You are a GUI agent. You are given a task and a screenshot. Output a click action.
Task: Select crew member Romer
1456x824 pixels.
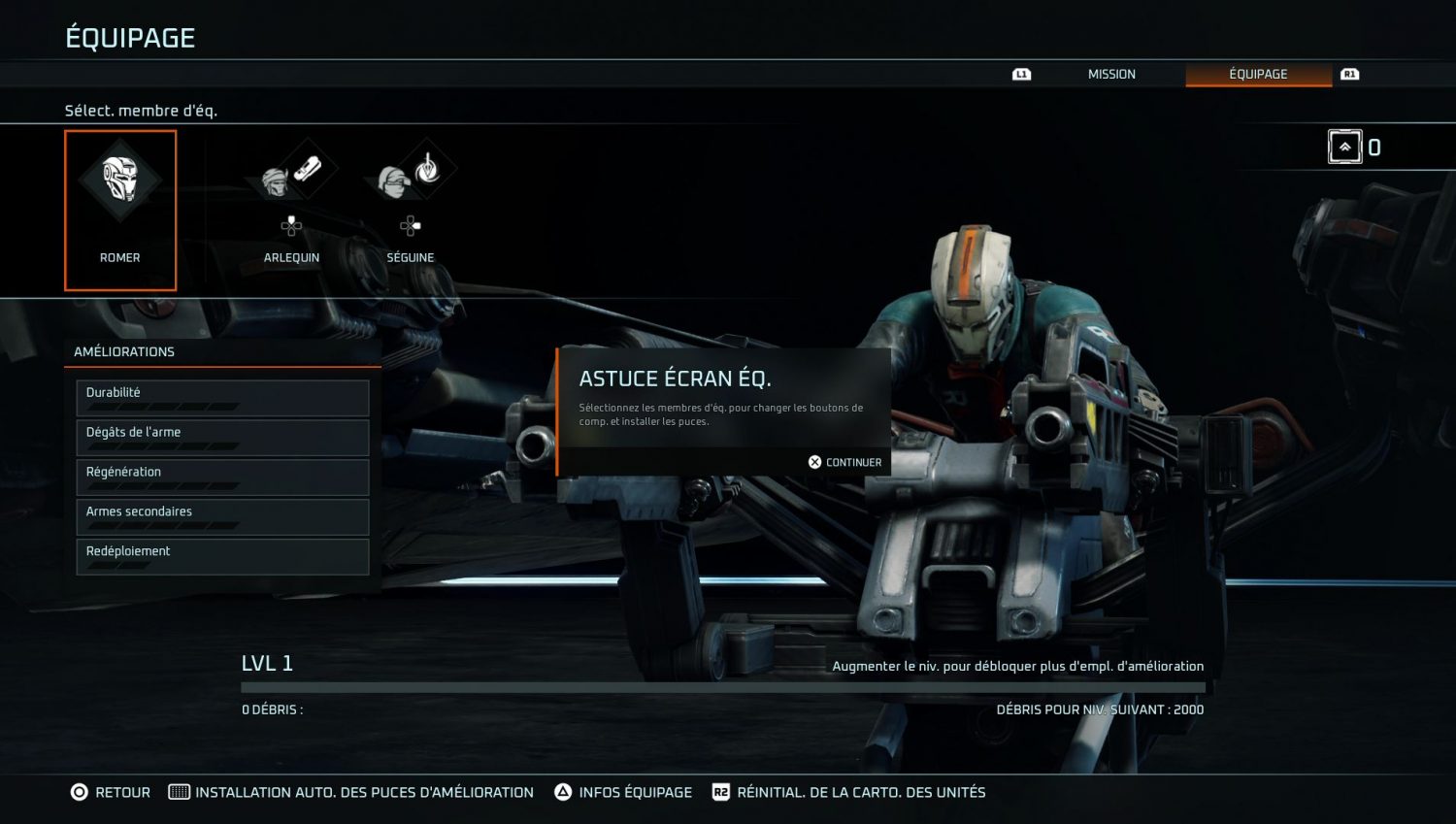pyautogui.click(x=120, y=210)
